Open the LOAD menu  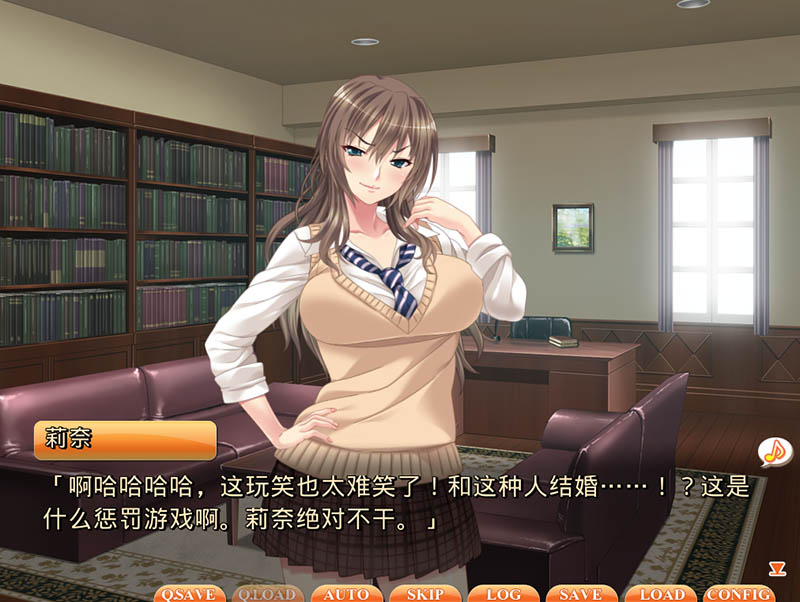pos(660,594)
